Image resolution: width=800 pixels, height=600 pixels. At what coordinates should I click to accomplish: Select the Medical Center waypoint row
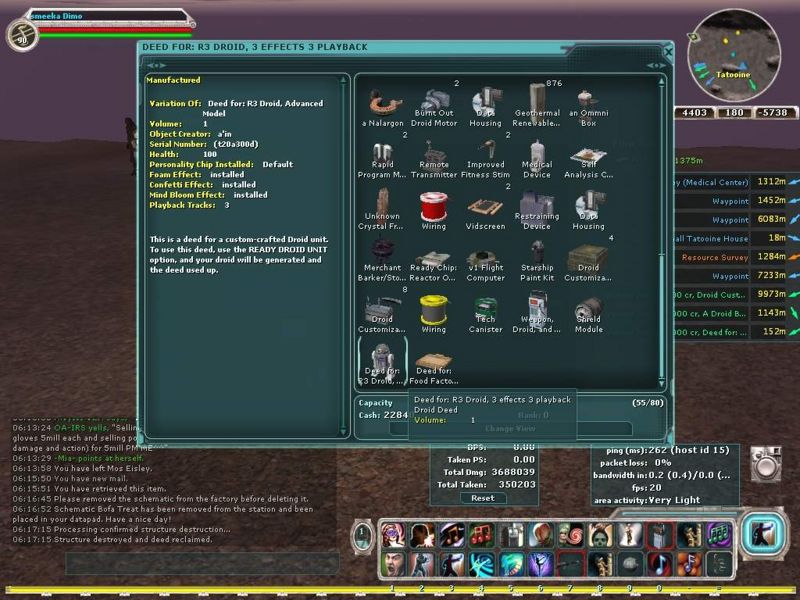tap(714, 182)
